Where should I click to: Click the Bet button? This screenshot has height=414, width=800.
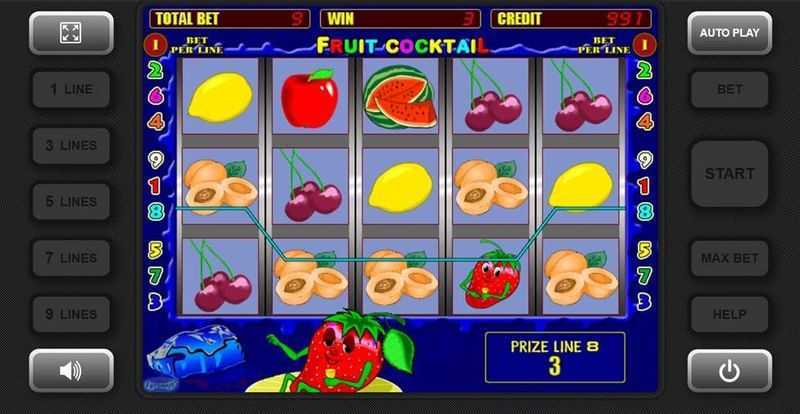tap(729, 89)
